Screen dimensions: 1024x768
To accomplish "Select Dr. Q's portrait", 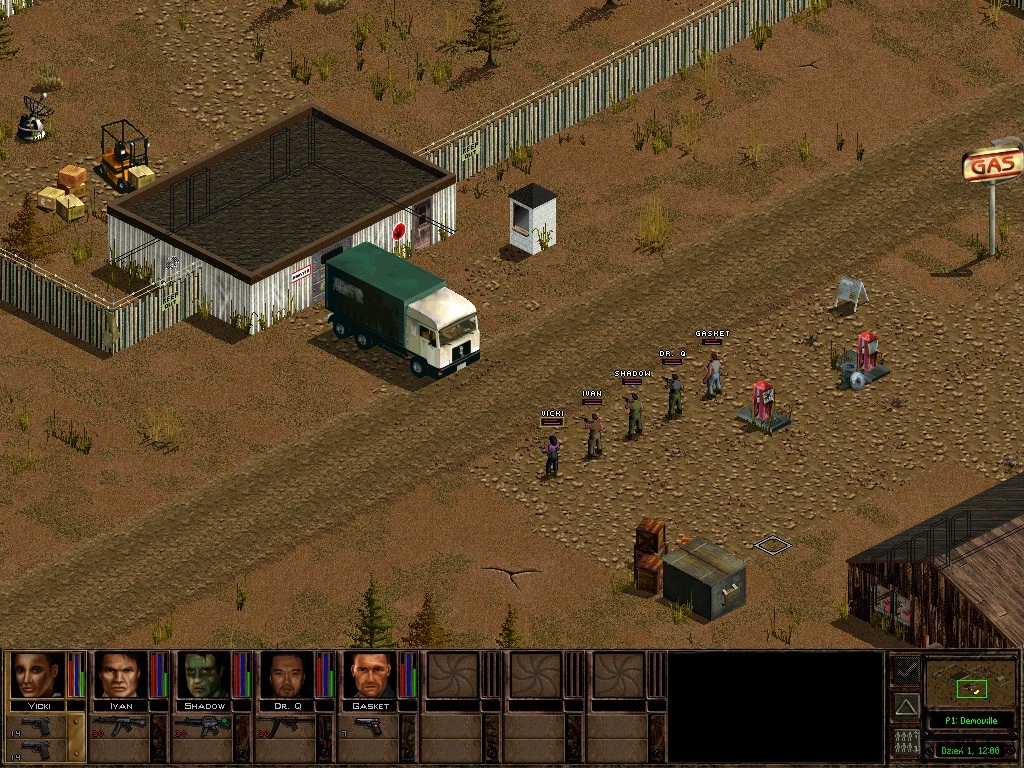I will click(x=287, y=675).
